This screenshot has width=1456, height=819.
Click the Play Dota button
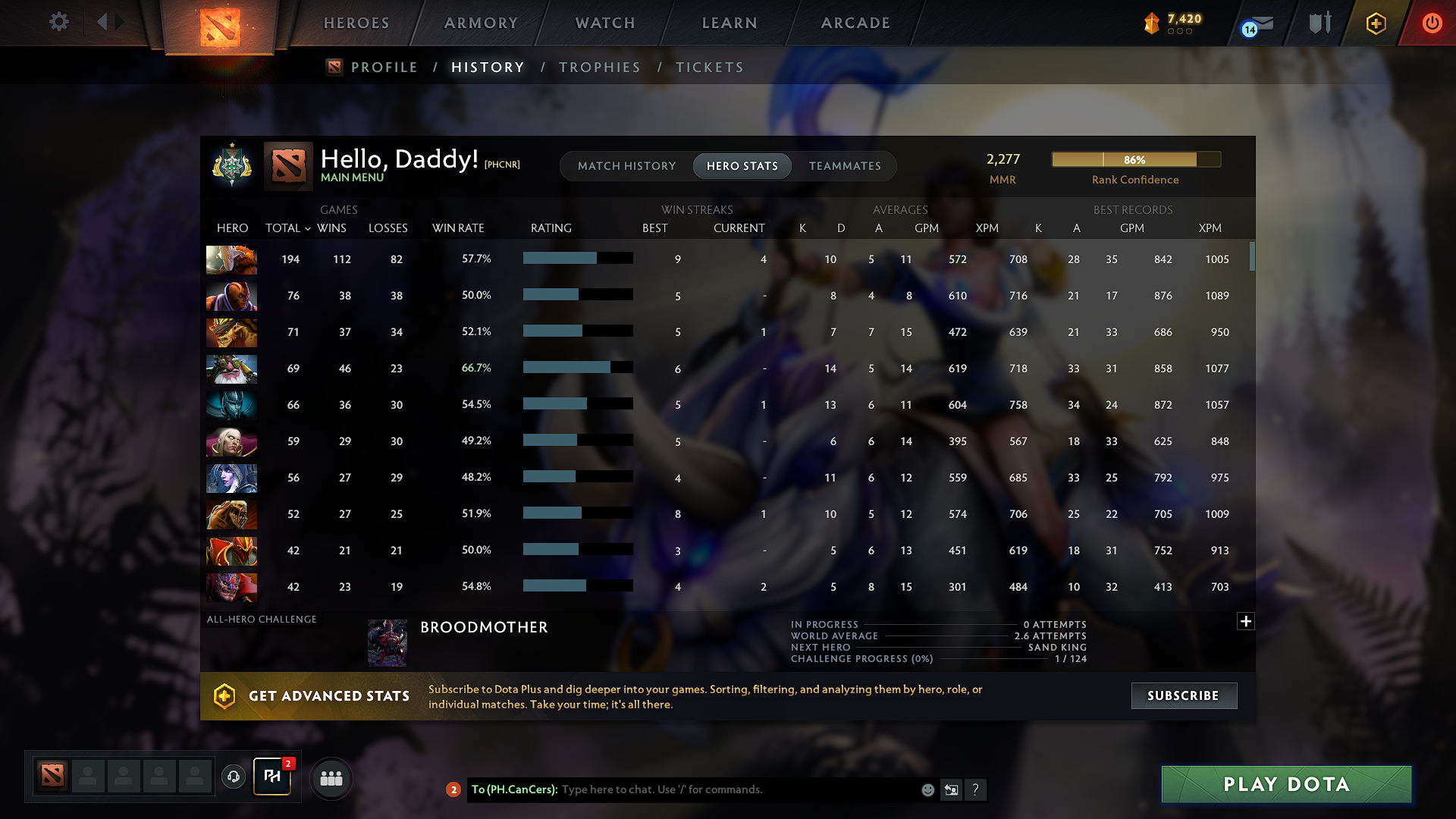tap(1286, 784)
